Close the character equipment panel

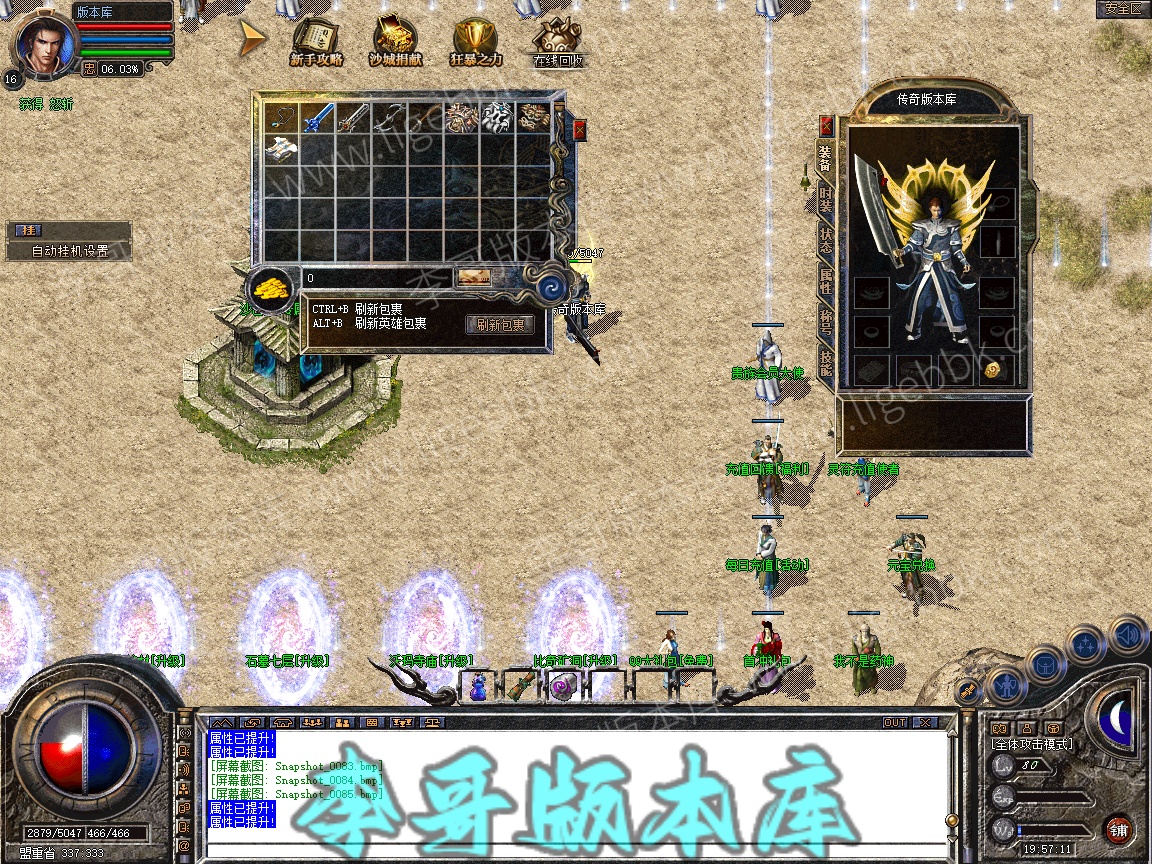826,125
